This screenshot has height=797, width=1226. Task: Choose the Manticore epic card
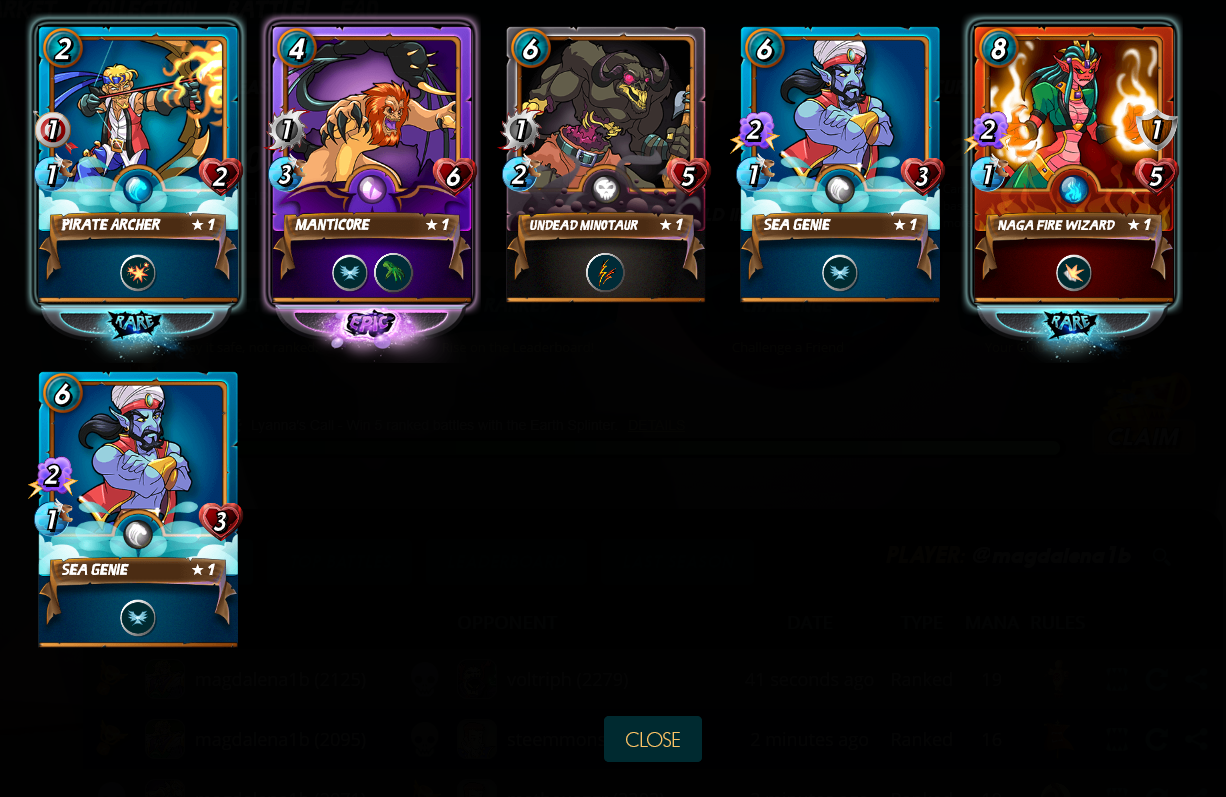[x=372, y=165]
